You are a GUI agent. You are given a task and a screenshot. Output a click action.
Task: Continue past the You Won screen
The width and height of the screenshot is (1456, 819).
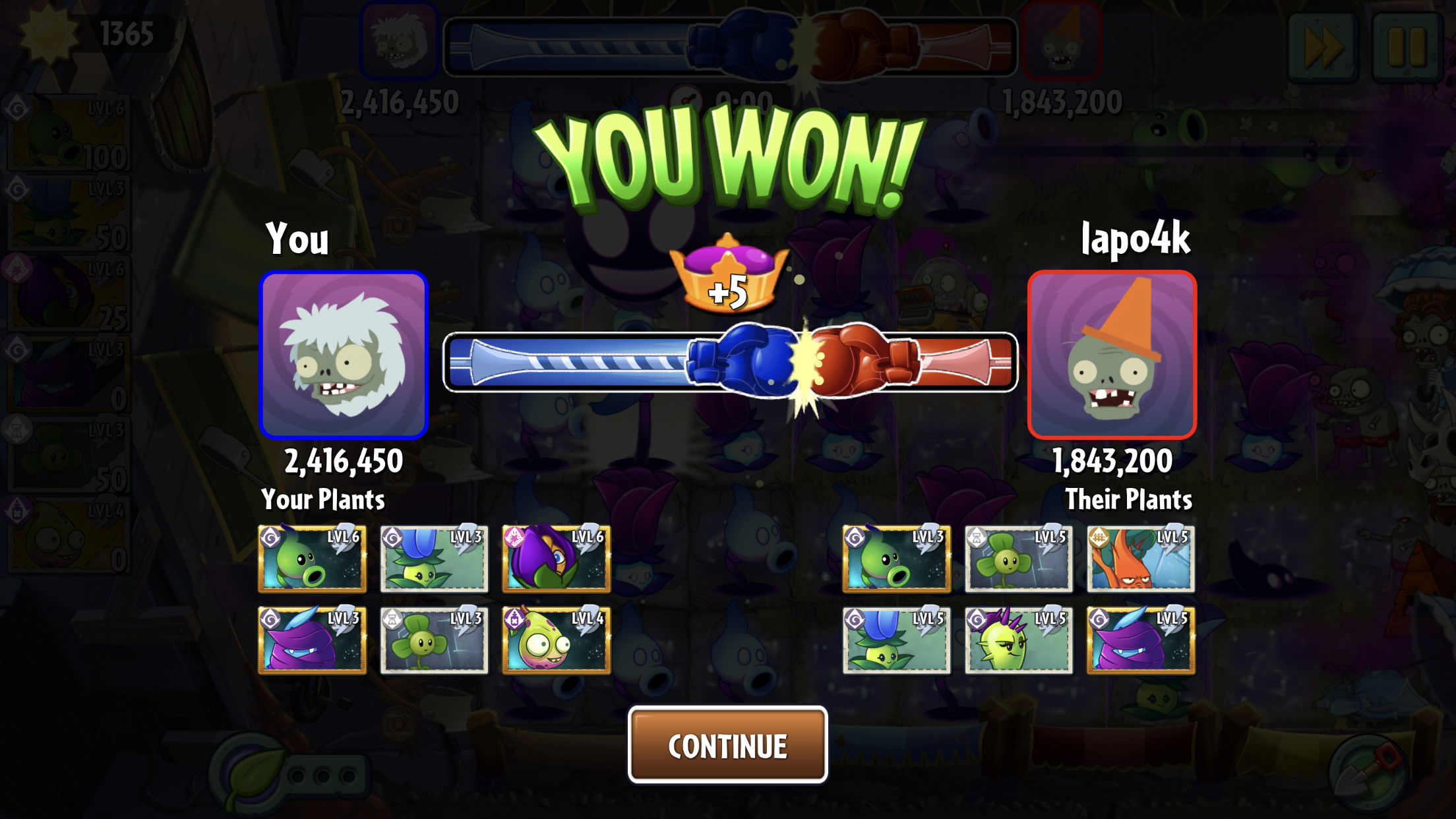pos(727,745)
